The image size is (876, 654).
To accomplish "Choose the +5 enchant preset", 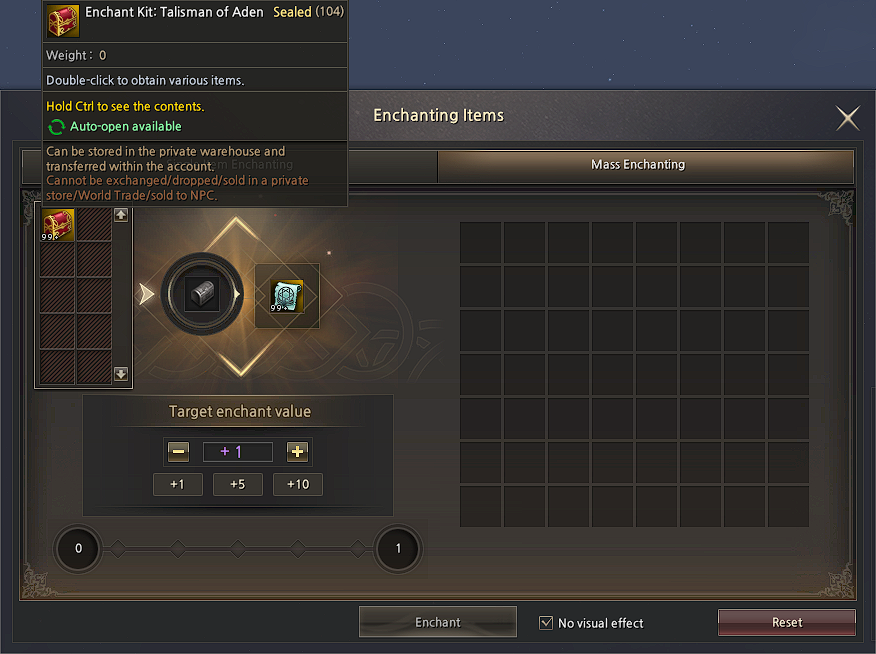I will (238, 484).
